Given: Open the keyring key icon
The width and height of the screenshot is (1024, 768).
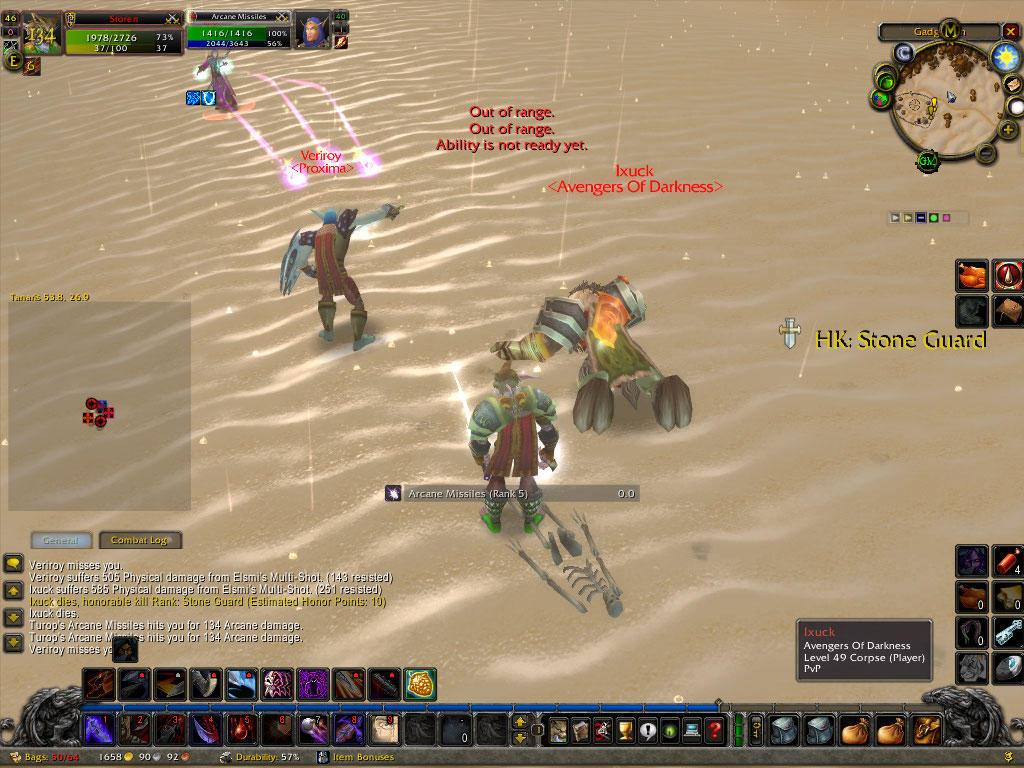Looking at the screenshot, I should point(757,730).
